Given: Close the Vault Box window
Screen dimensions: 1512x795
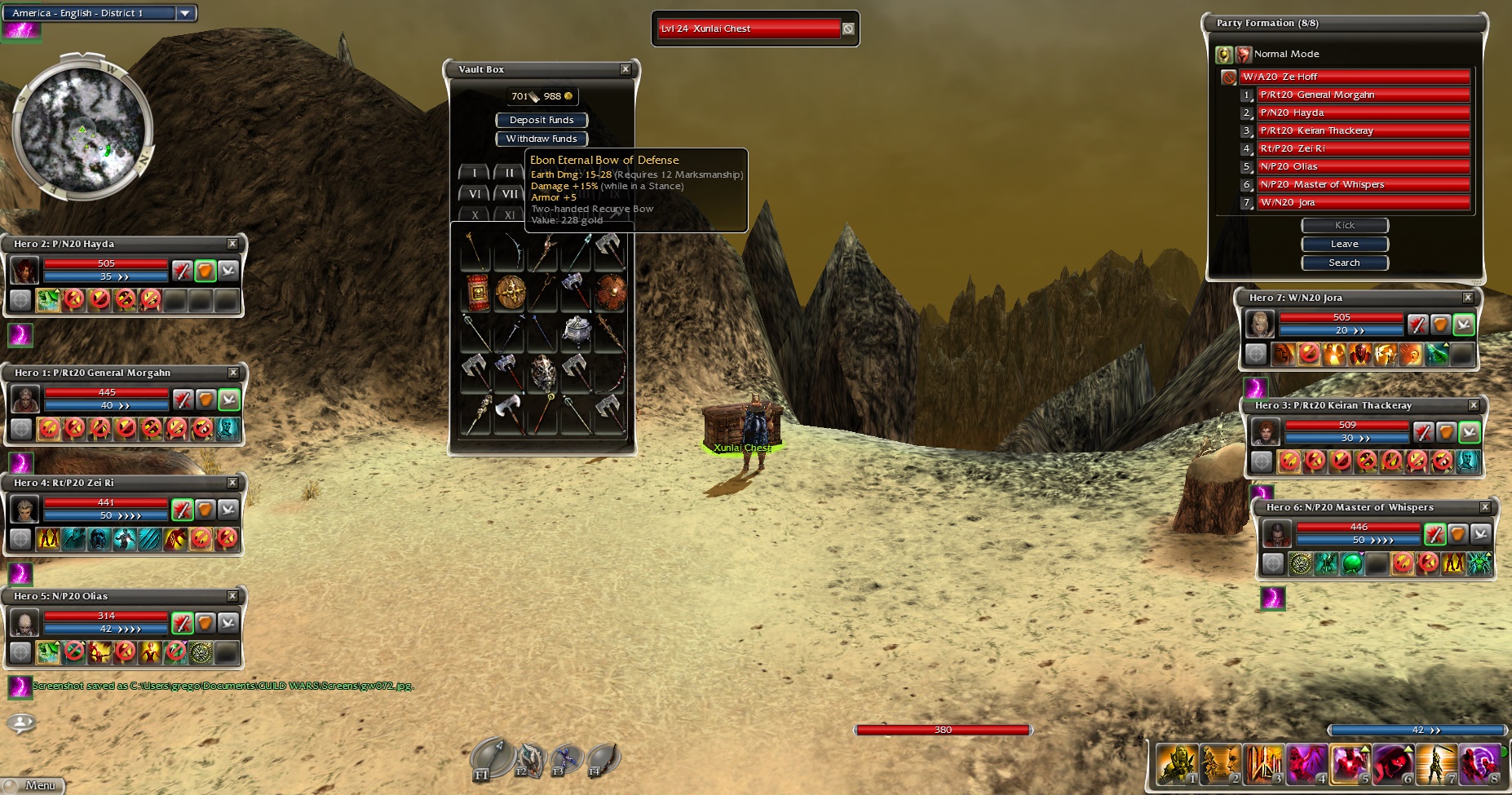Looking at the screenshot, I should pos(626,69).
